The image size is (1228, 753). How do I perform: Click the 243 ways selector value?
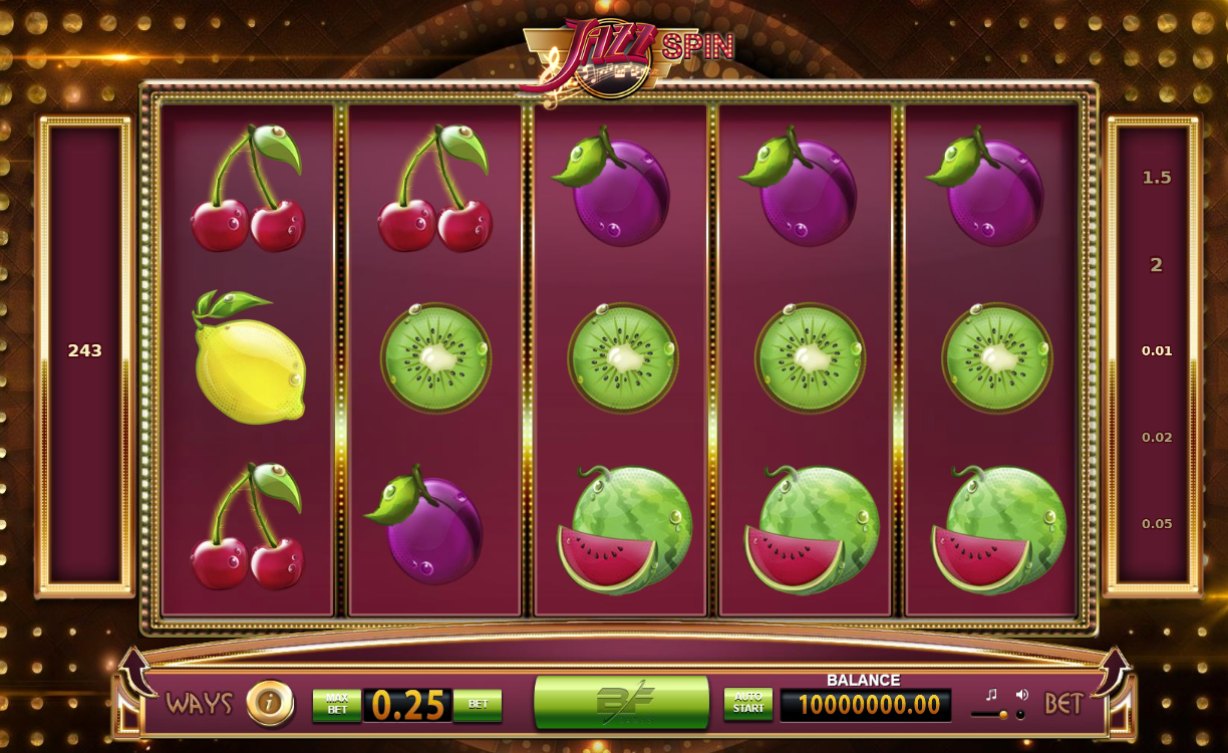tap(85, 351)
